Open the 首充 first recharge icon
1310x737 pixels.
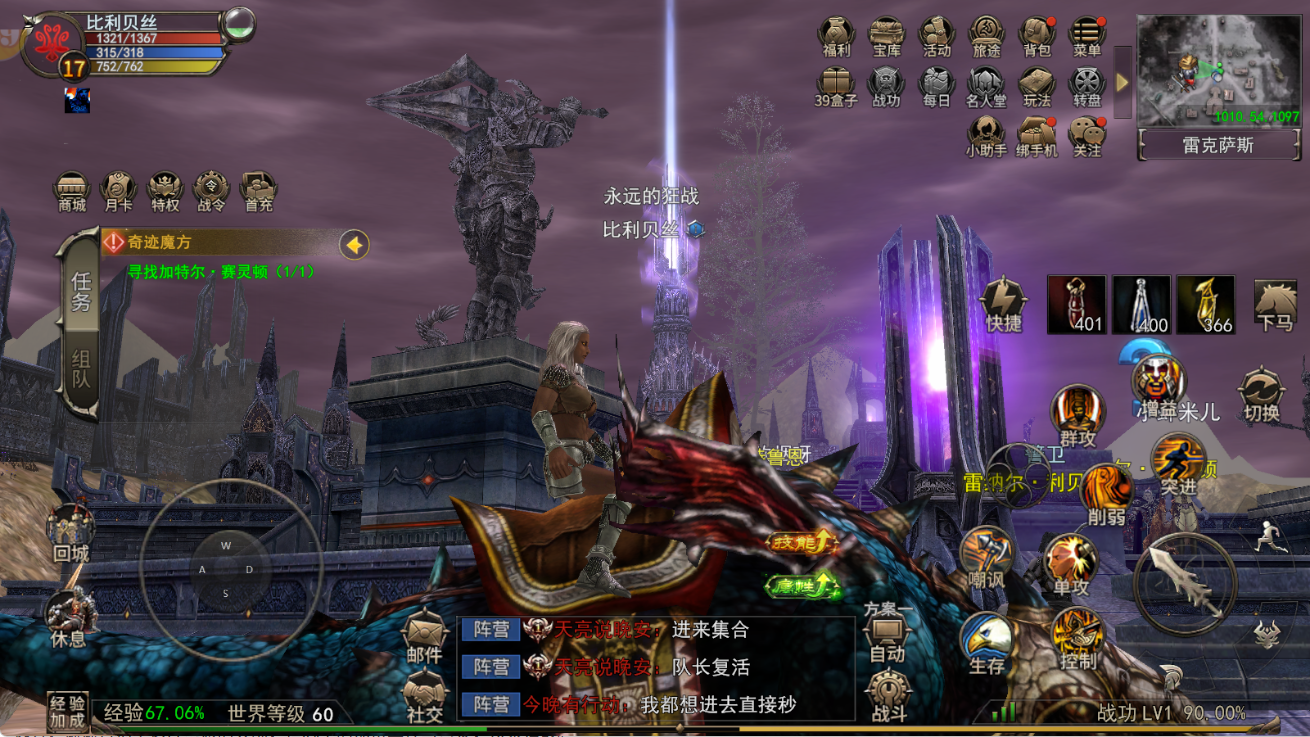(258, 190)
